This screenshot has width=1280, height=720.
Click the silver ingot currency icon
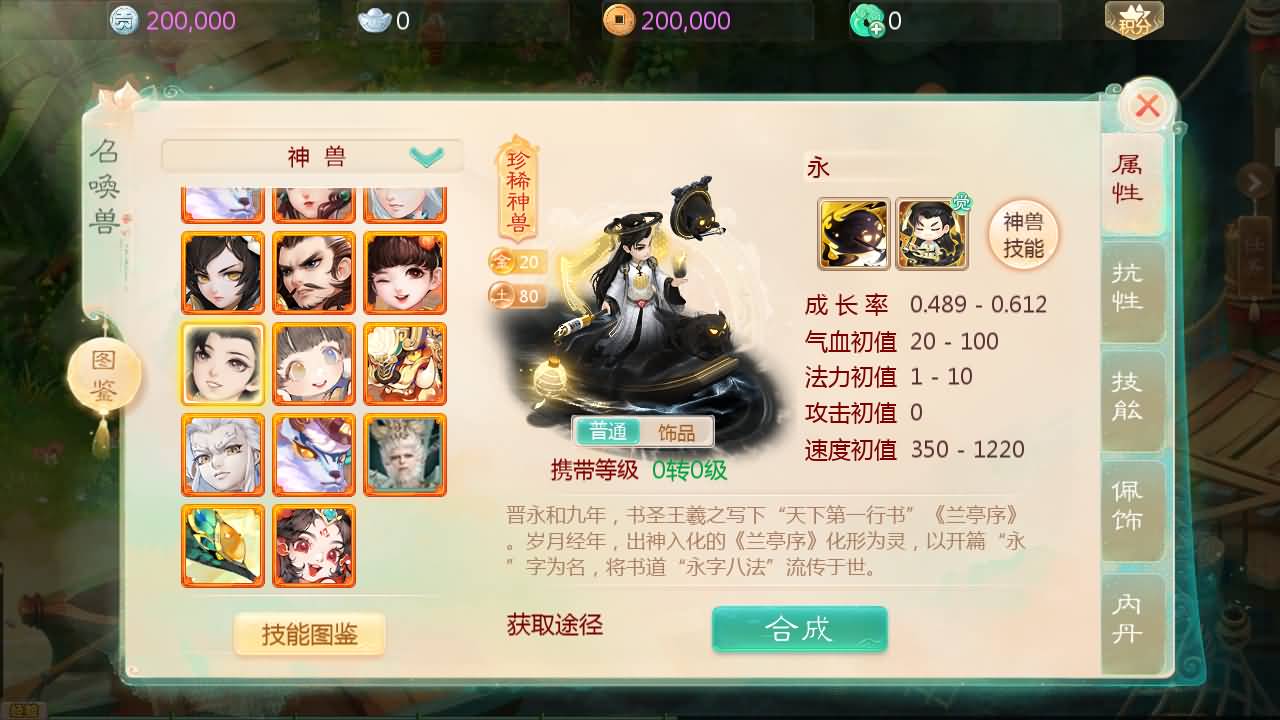pyautogui.click(x=375, y=18)
